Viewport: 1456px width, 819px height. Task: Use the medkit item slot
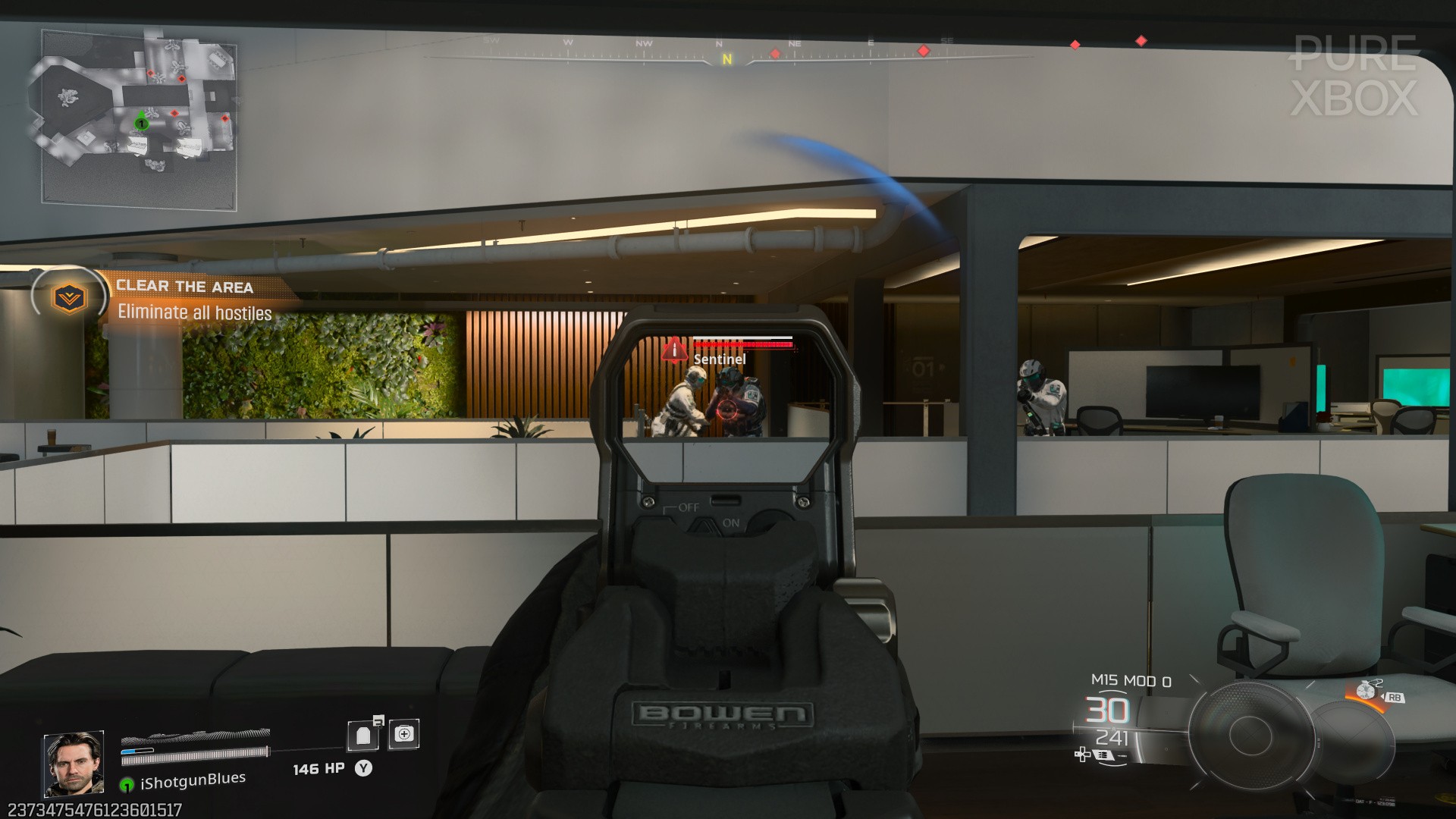tap(403, 733)
